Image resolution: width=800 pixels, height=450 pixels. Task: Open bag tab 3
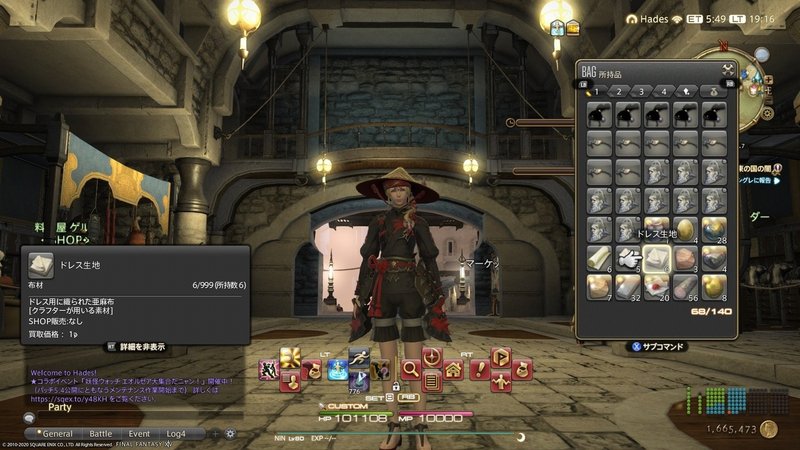(x=642, y=91)
